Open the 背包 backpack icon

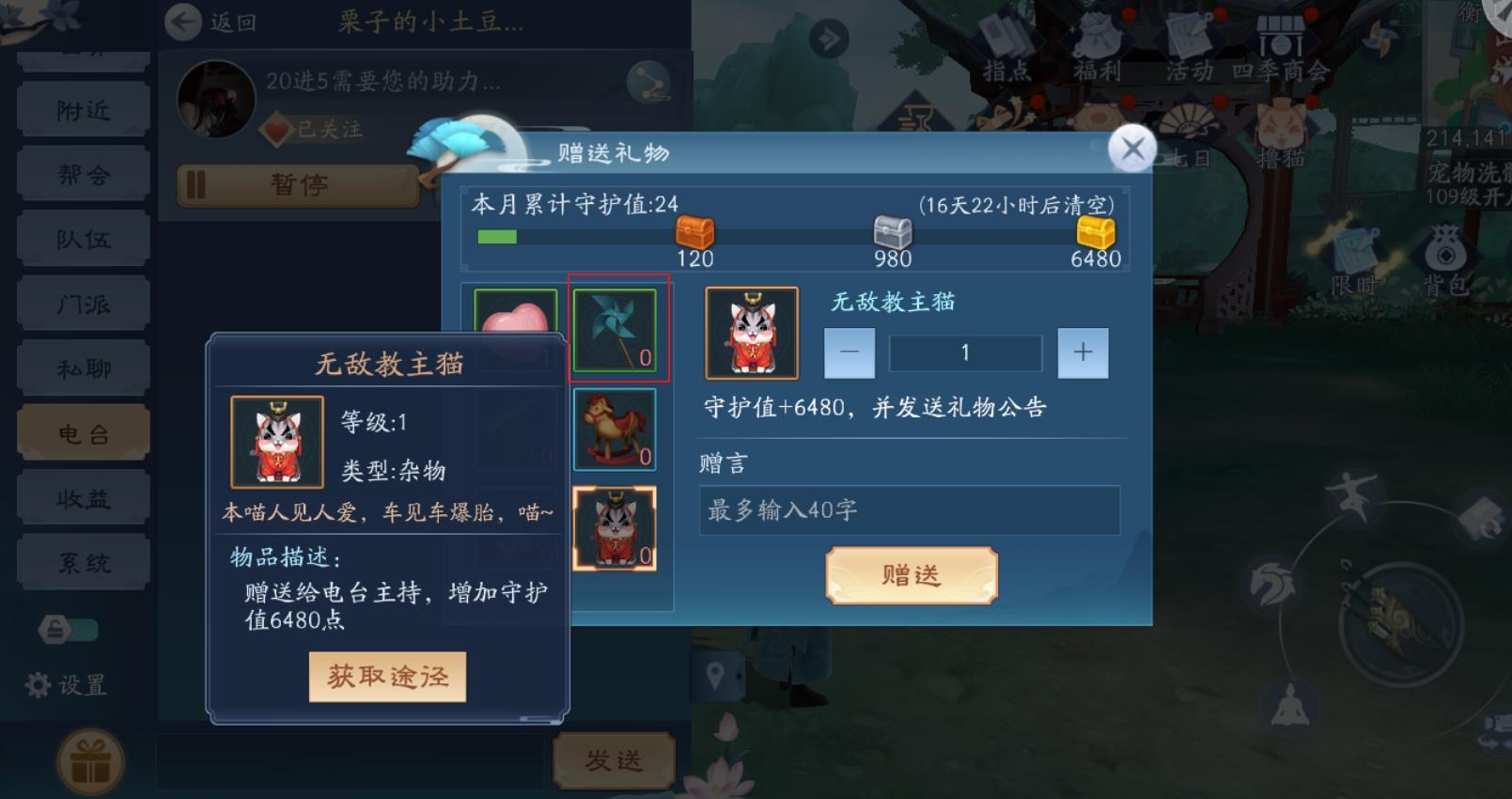[1444, 251]
